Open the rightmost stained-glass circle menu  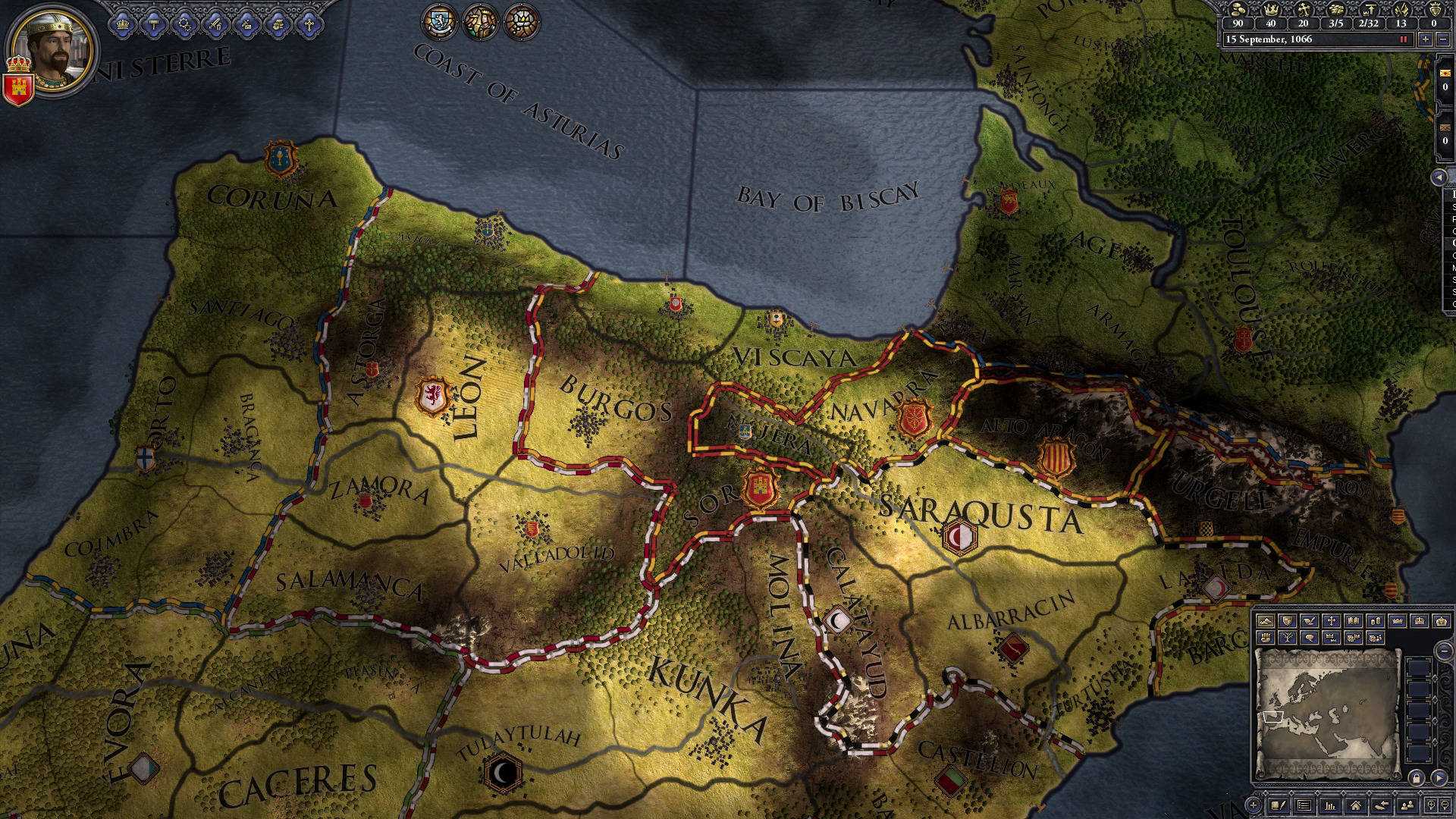coord(522,21)
